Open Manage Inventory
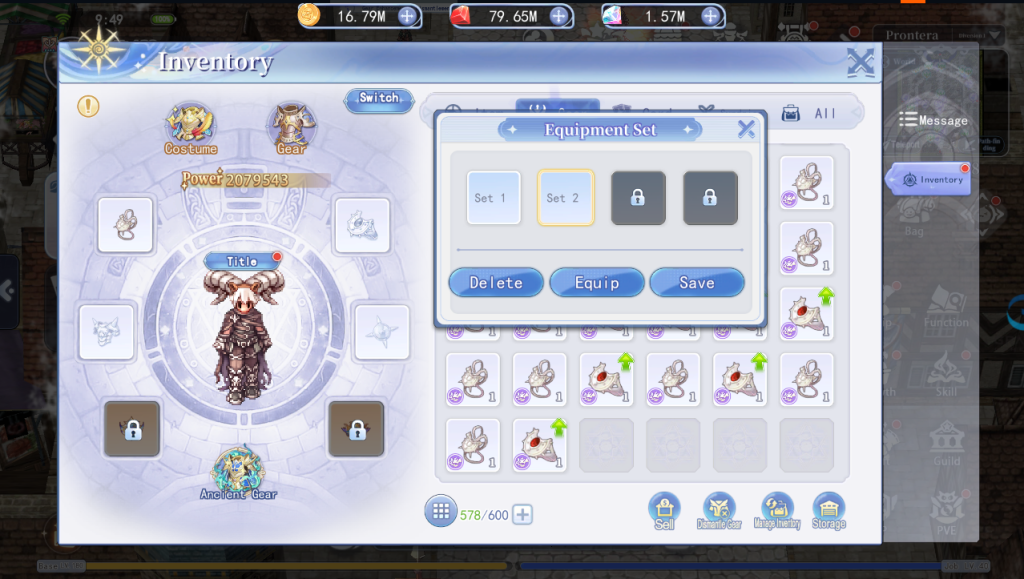The height and width of the screenshot is (579, 1024). tap(776, 511)
